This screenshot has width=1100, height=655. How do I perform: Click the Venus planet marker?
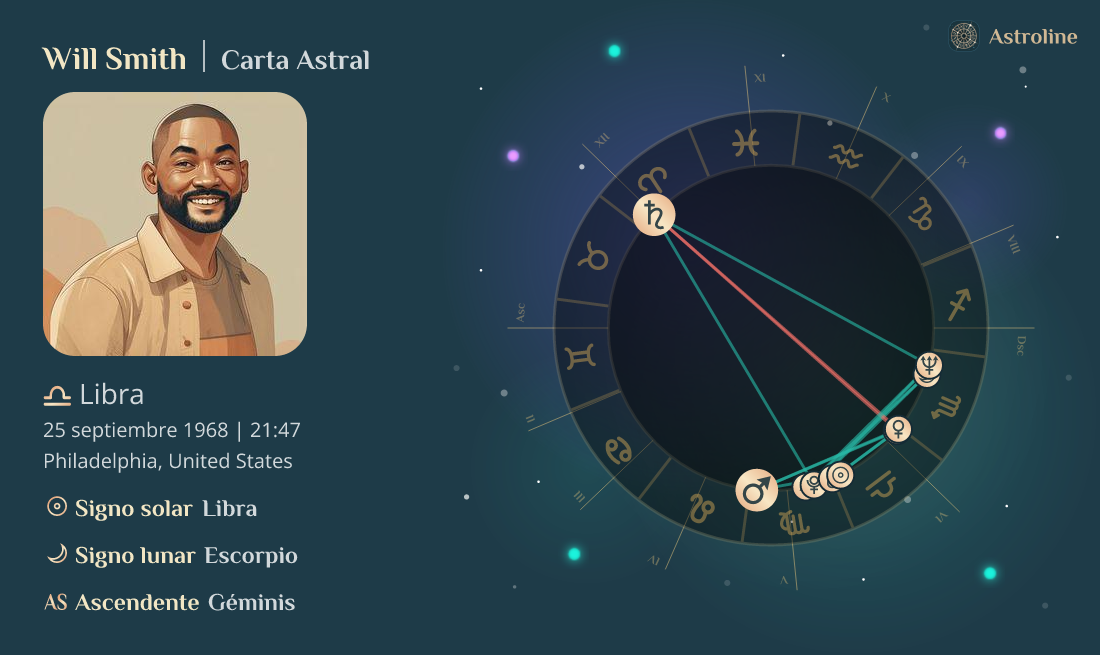(x=899, y=429)
